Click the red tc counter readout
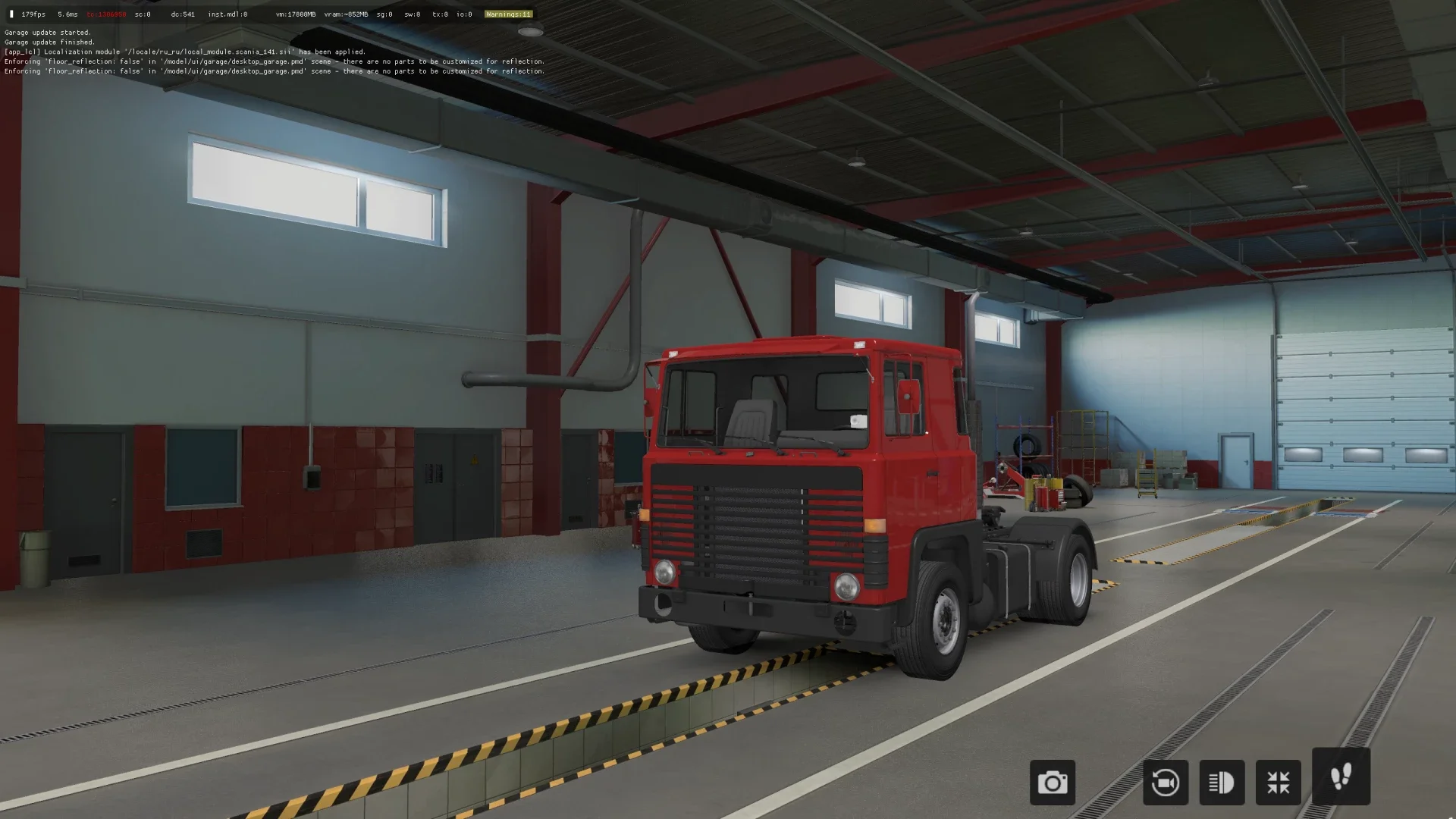Image resolution: width=1456 pixels, height=819 pixels. [106, 14]
